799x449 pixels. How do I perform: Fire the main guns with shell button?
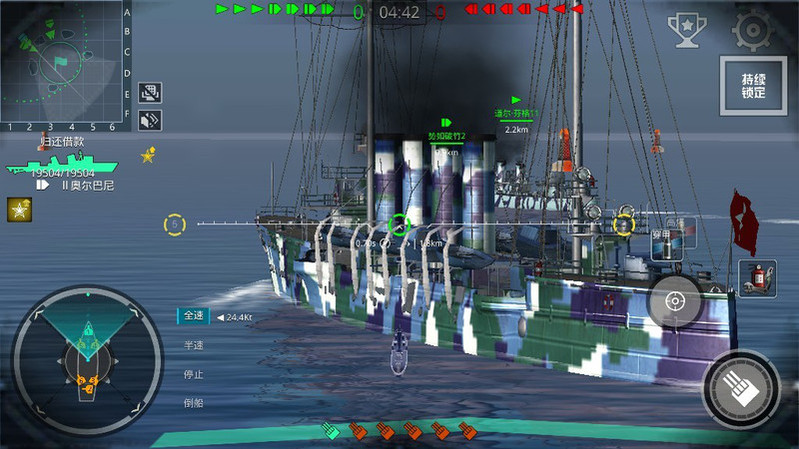742,389
